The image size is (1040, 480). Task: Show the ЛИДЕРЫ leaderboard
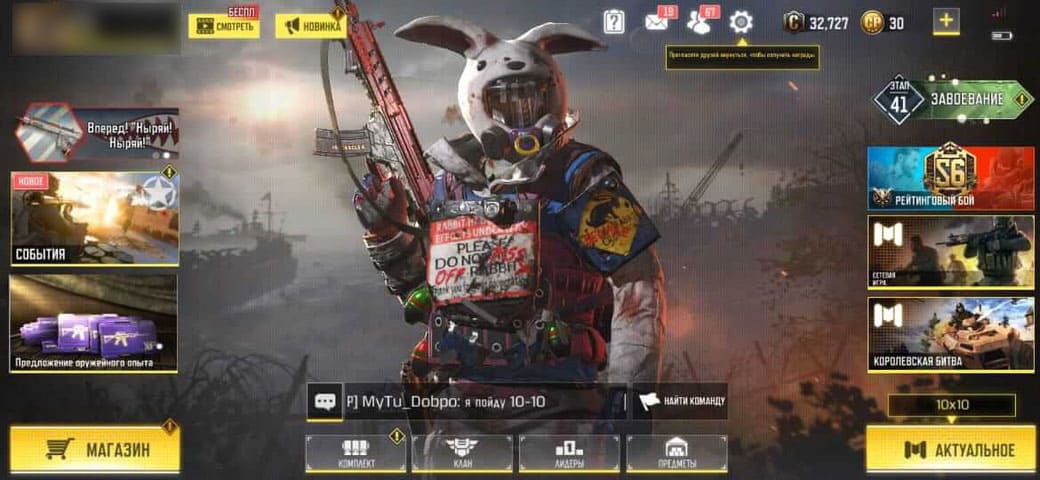568,453
